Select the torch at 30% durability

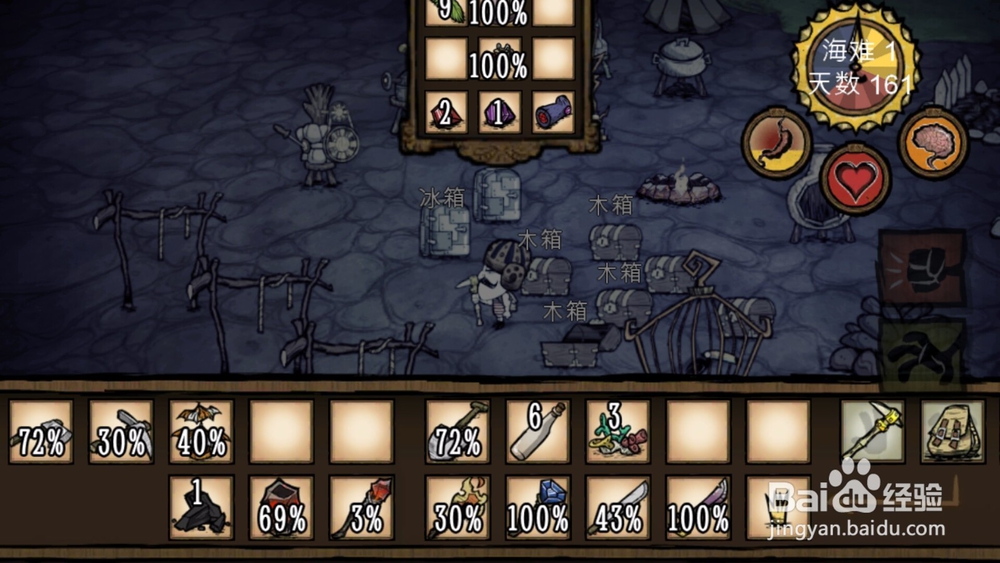[x=458, y=508]
